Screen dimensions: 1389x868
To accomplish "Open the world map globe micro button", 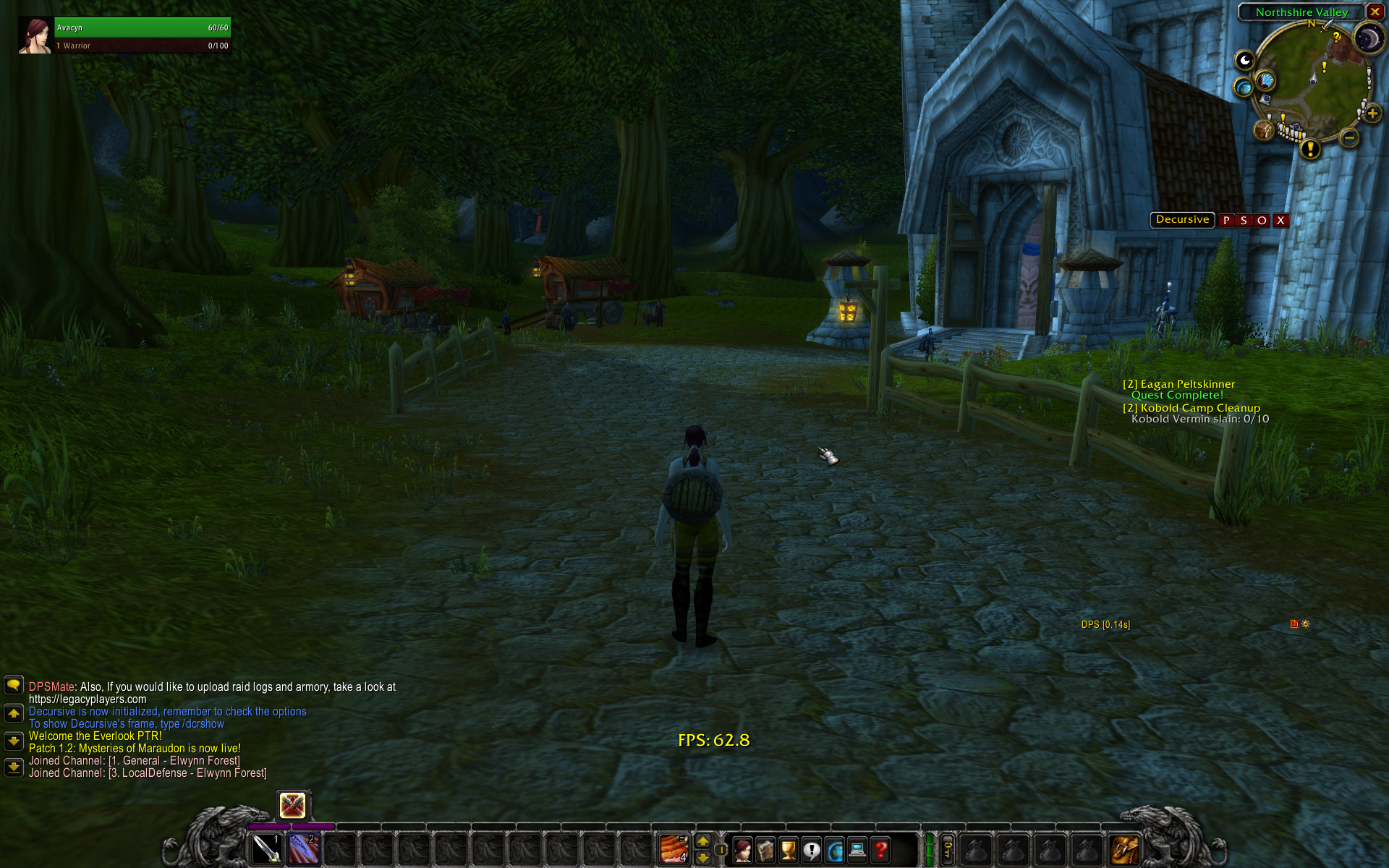I will 835,850.
